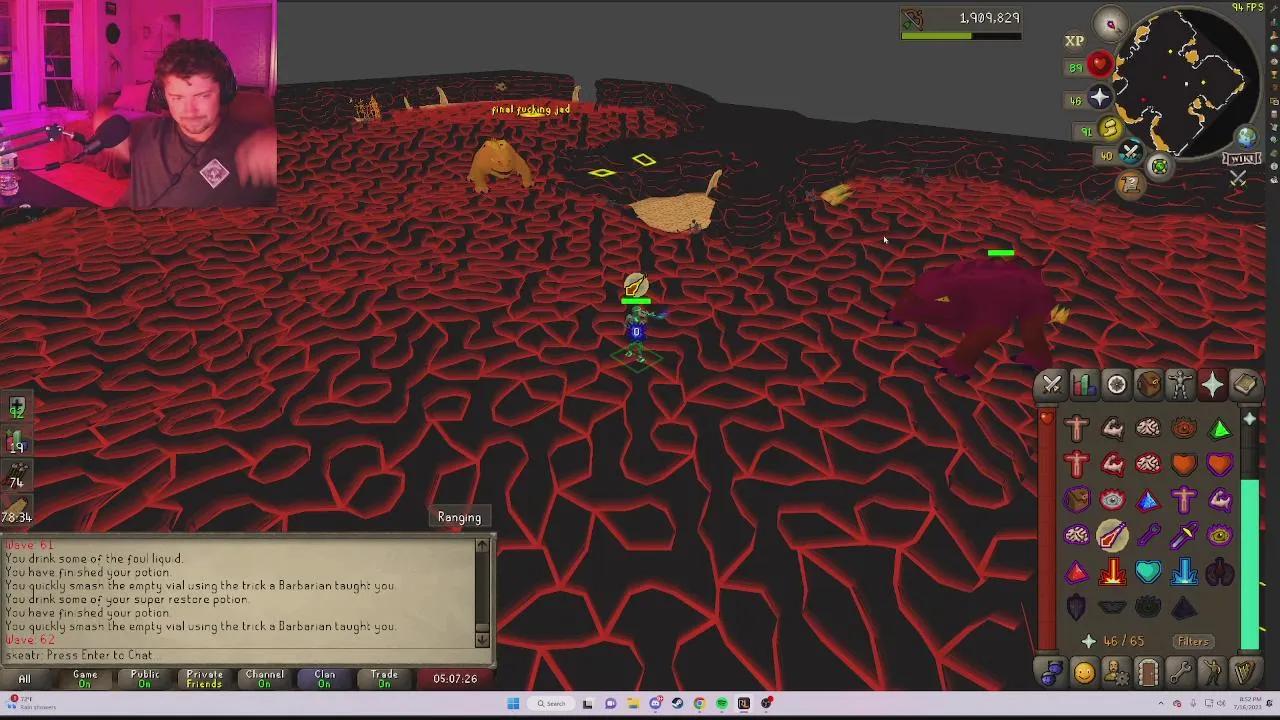
Task: Toggle run using the energy orb
Action: [x=1111, y=129]
